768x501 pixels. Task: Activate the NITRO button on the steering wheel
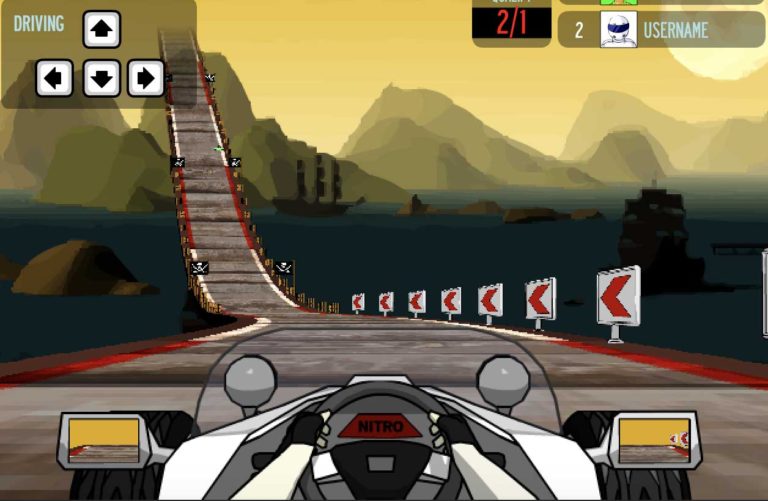[x=382, y=427]
